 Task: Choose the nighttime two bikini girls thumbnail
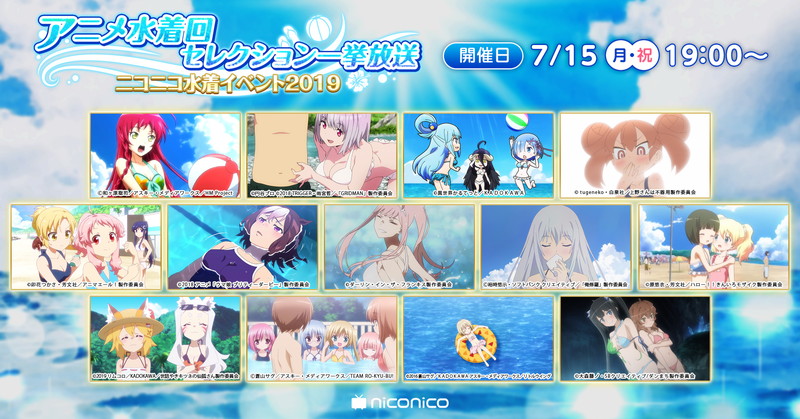point(635,333)
